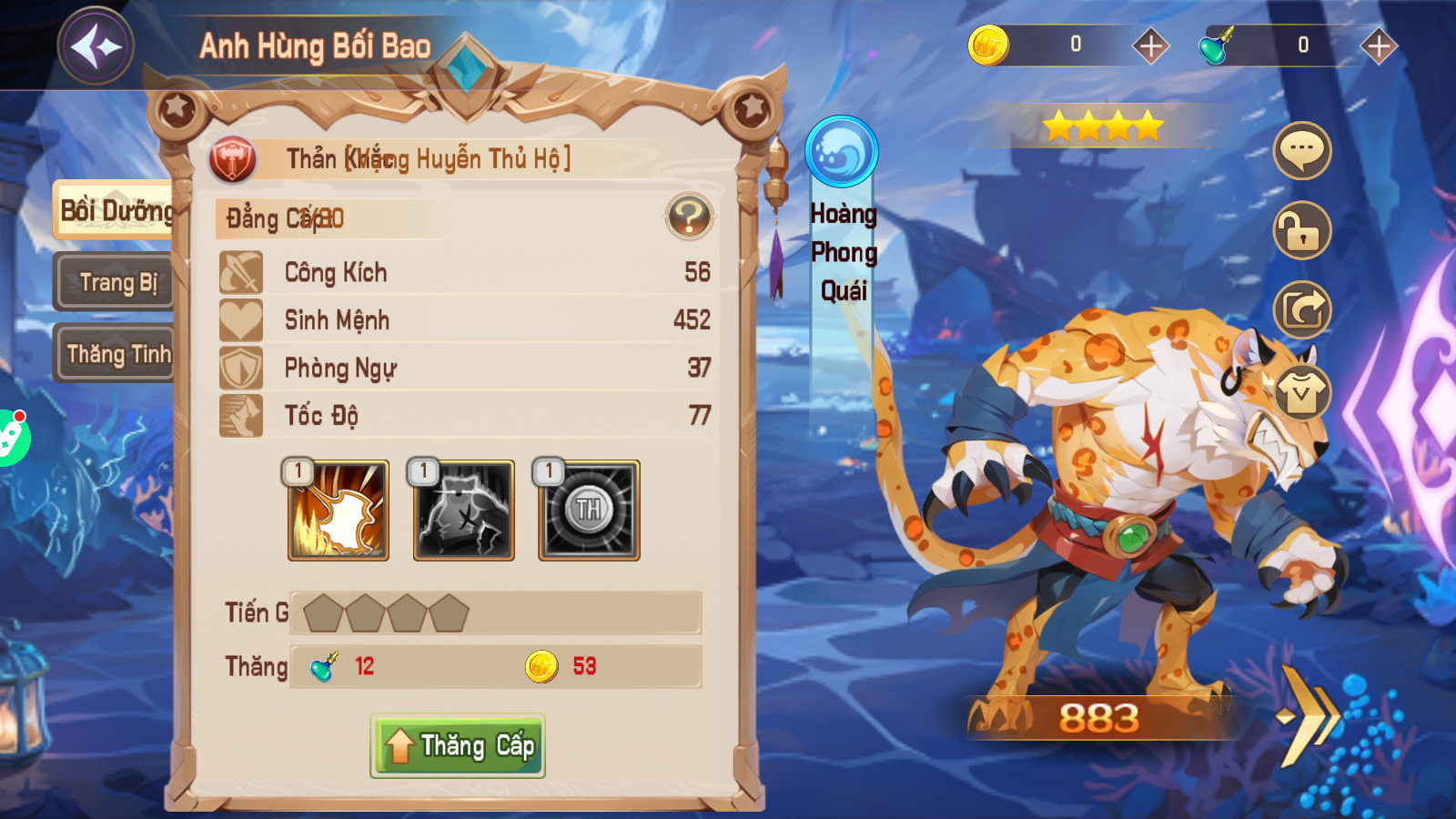Add more gold coins
The image size is (1456, 819).
tap(1150, 45)
